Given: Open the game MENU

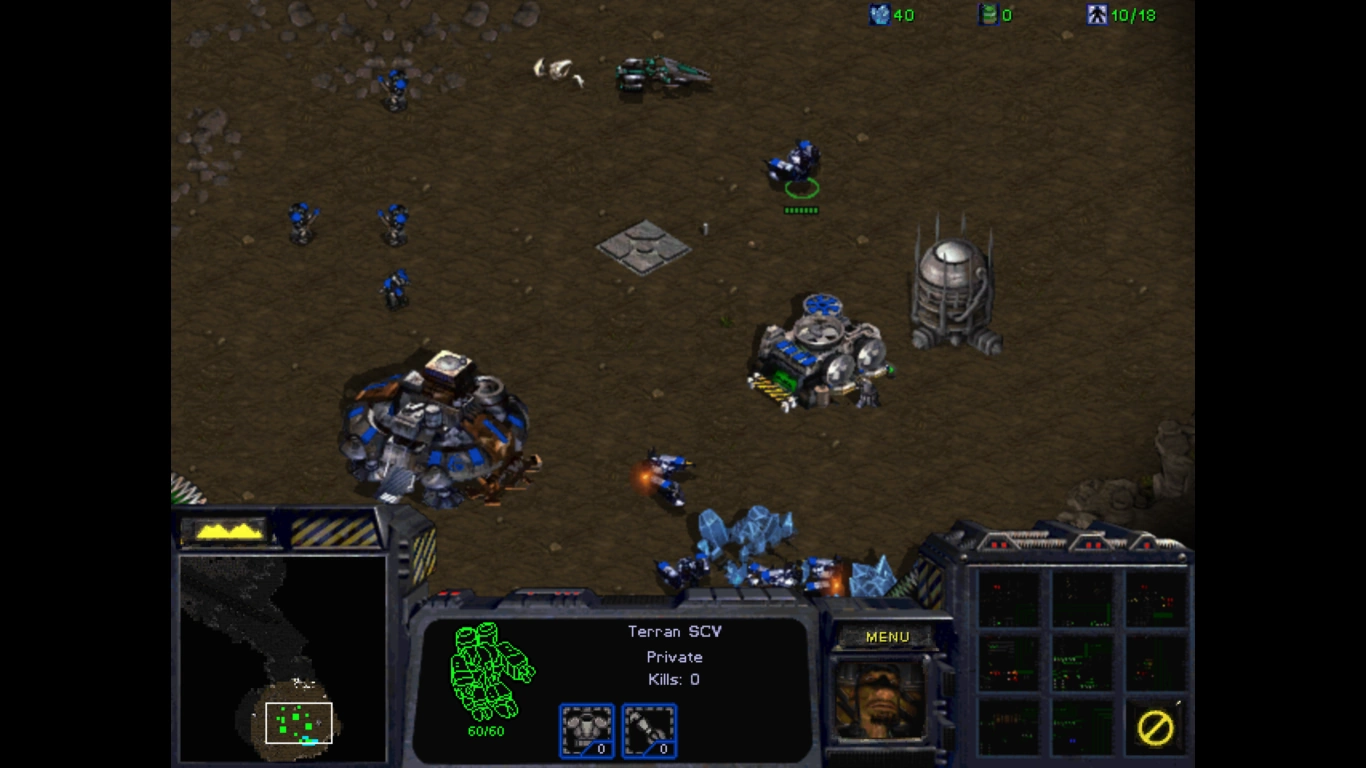Looking at the screenshot, I should pyautogui.click(x=887, y=637).
